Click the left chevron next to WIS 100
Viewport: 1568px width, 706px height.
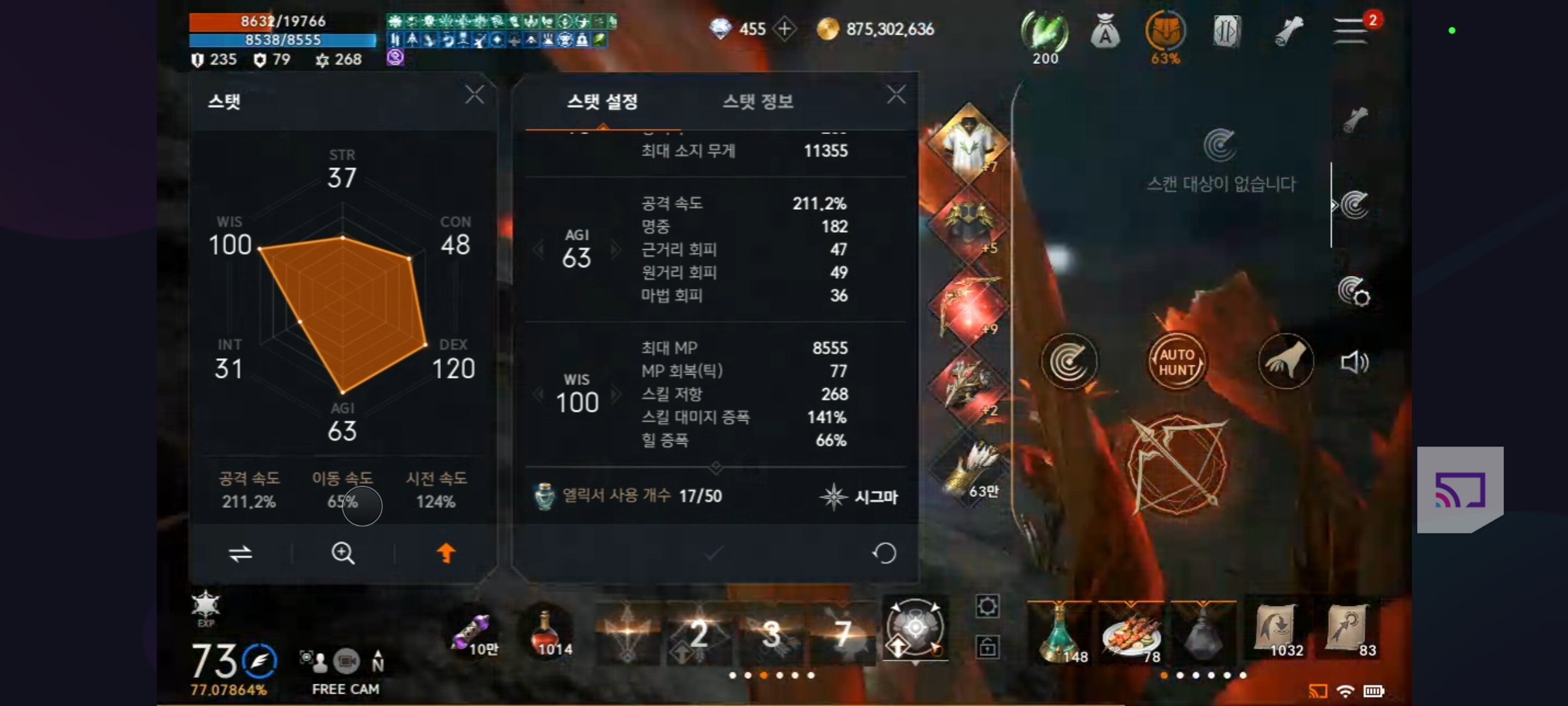(541, 392)
